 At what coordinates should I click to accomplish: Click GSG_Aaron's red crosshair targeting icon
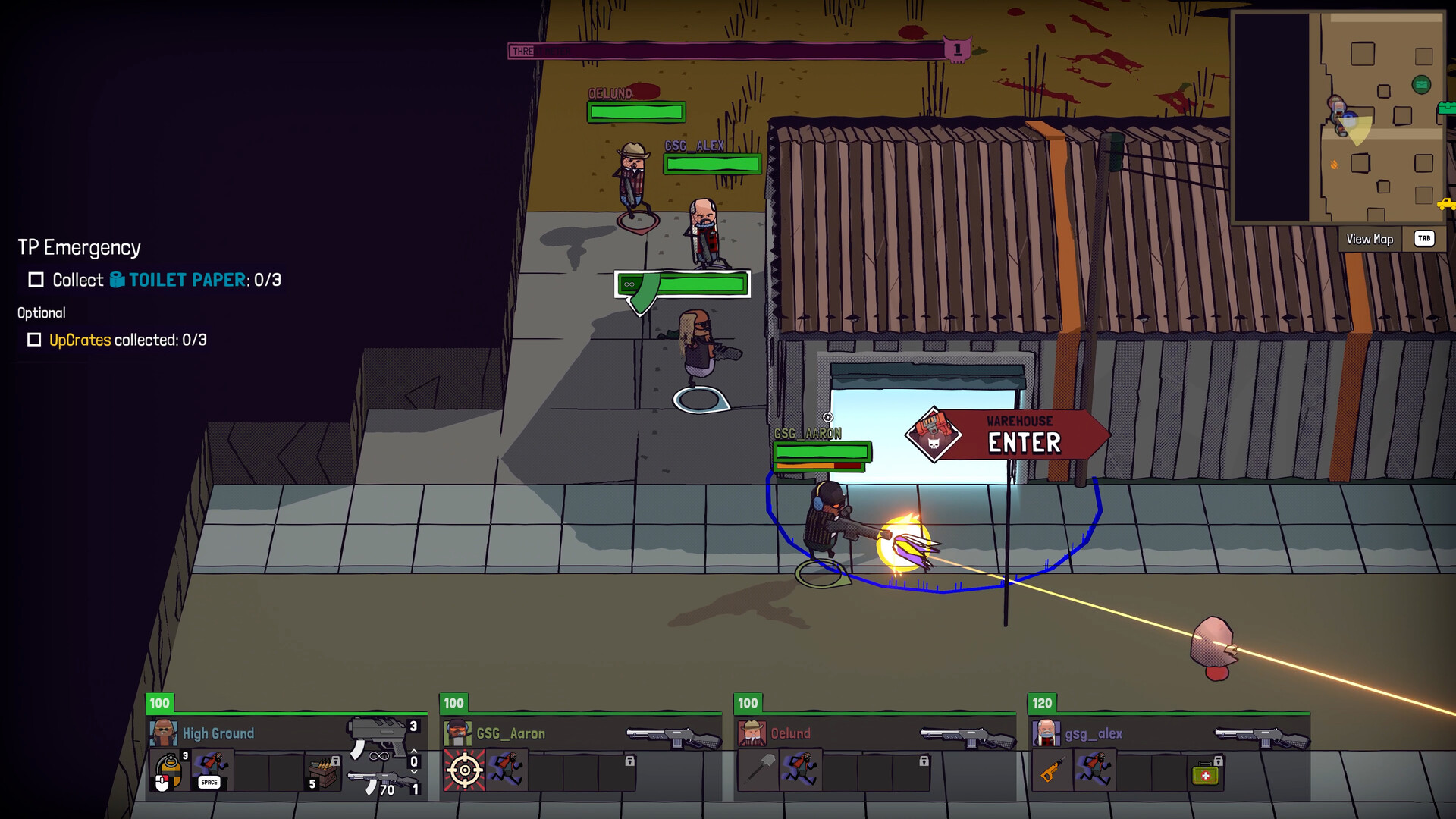464,768
